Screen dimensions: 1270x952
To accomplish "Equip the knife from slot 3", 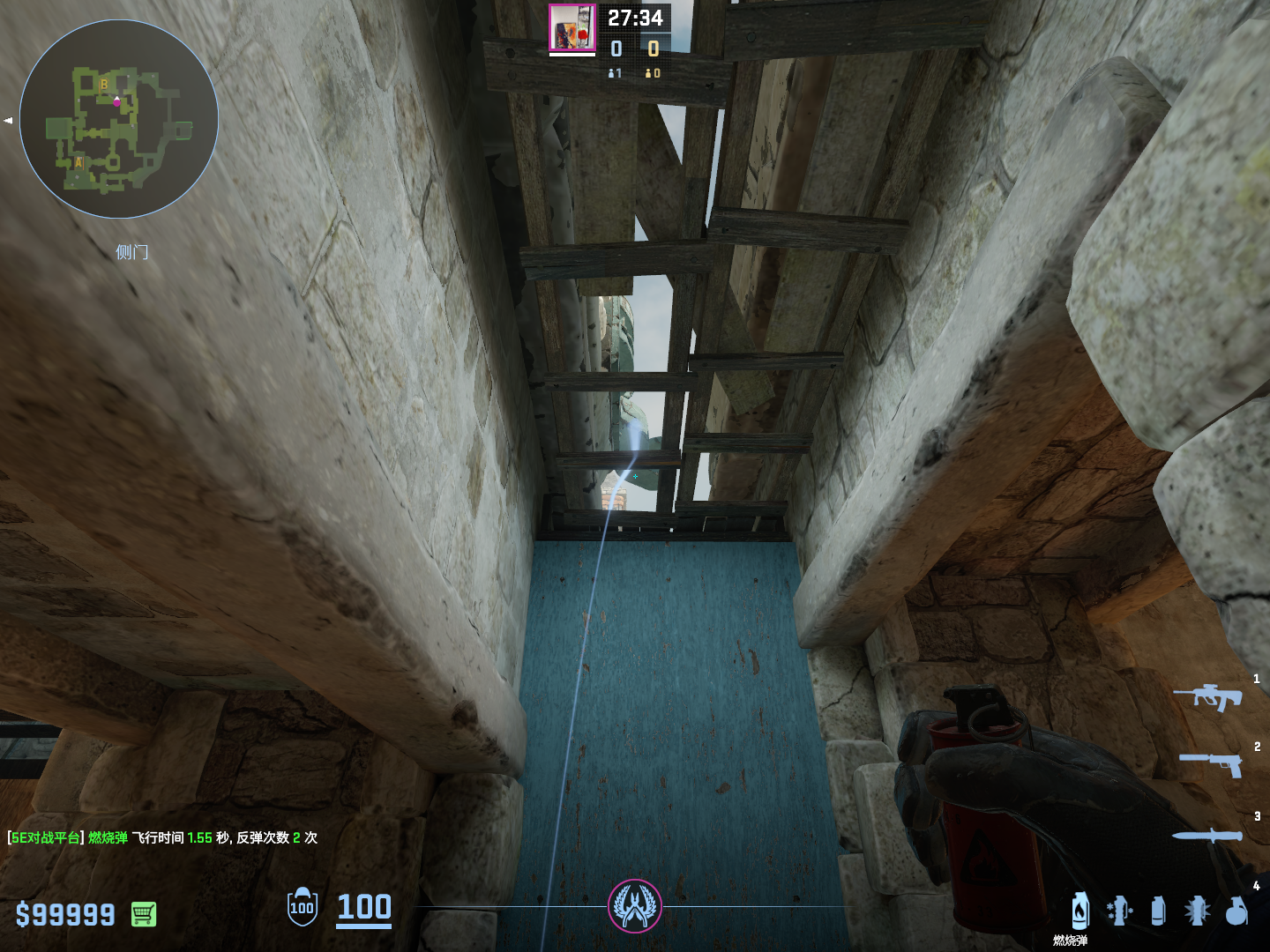I will (1206, 836).
